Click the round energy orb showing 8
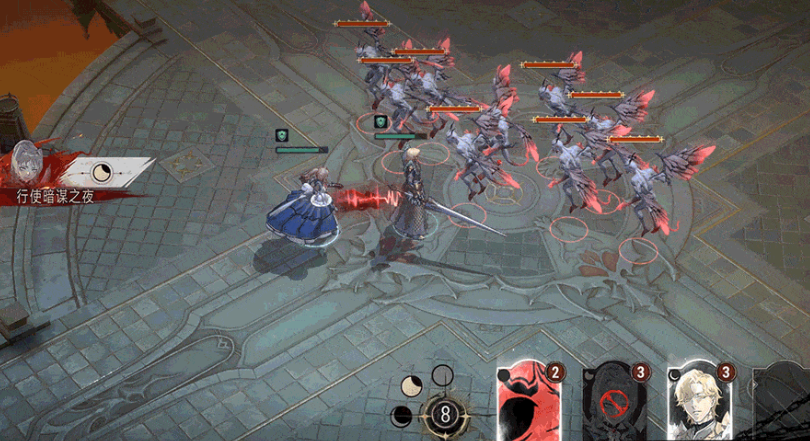Image resolution: width=810 pixels, height=441 pixels. coord(442,412)
